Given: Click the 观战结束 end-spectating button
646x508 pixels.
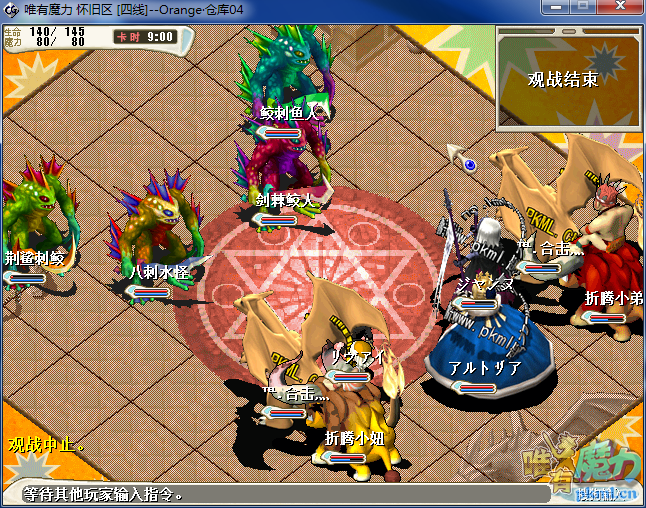Looking at the screenshot, I should [x=563, y=79].
